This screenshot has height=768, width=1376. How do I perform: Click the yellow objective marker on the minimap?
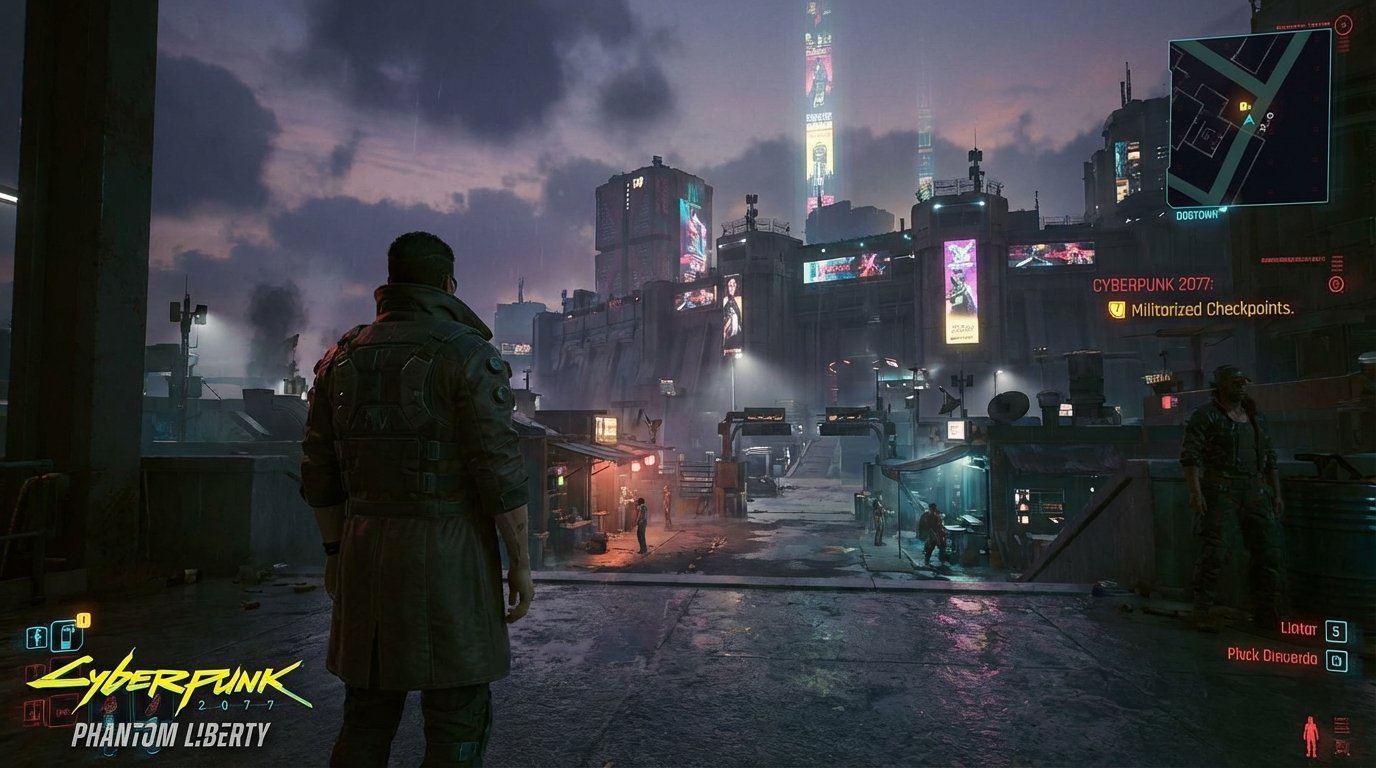(1244, 106)
